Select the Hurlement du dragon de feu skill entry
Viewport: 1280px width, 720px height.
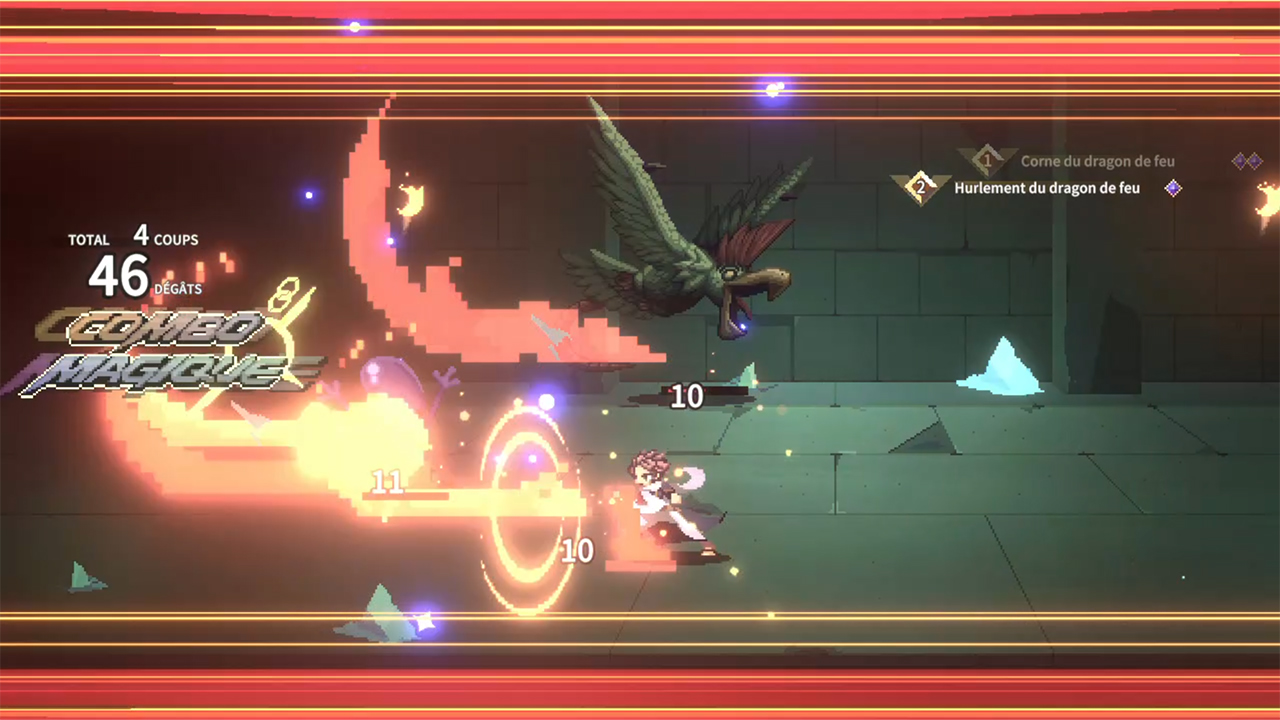point(1046,187)
